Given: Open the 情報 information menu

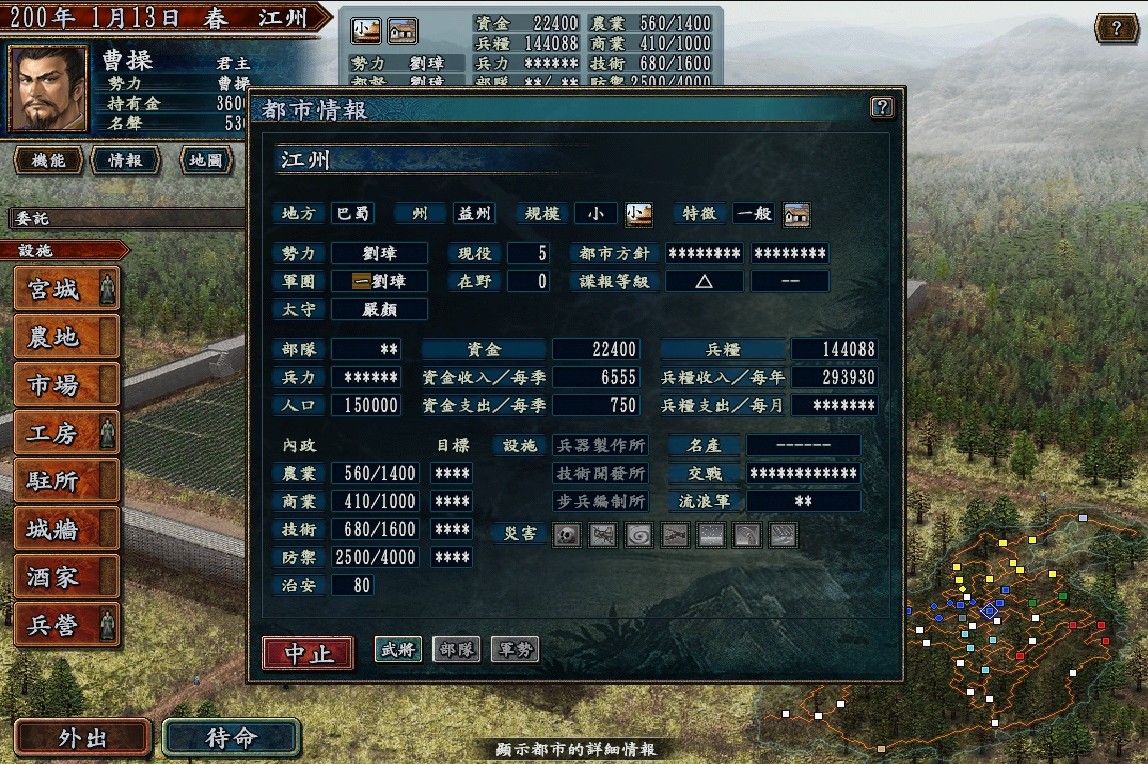Looking at the screenshot, I should point(125,160).
